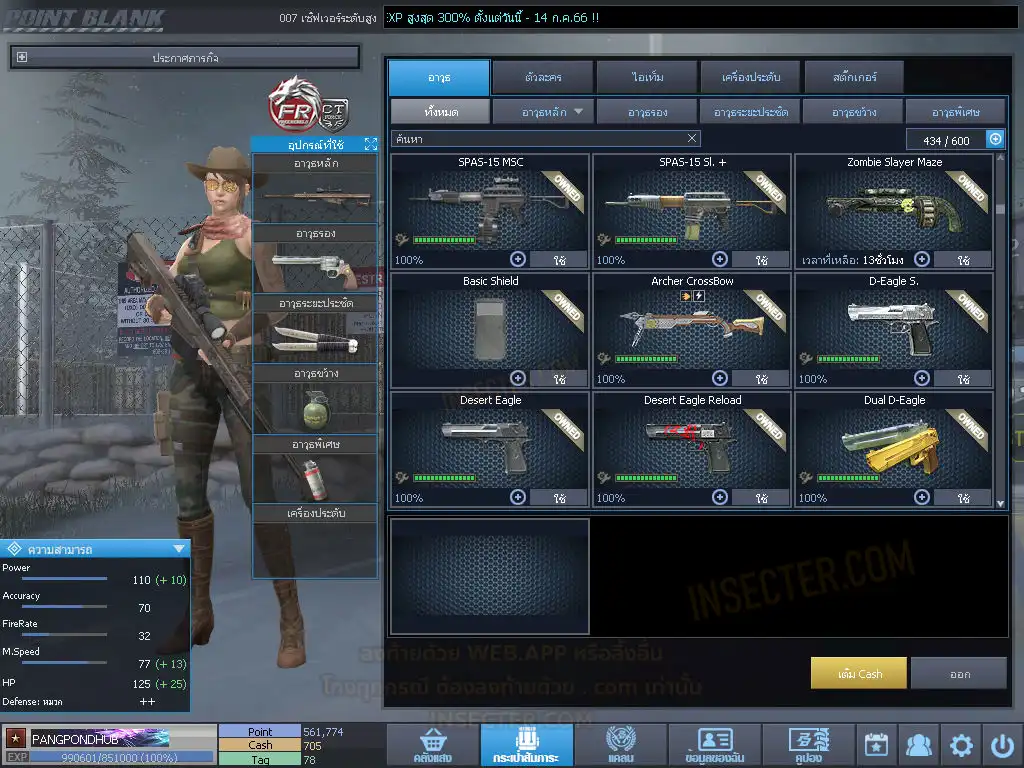This screenshot has height=768, width=1024.
Task: Select the เครื่องประดับ tab
Action: (x=750, y=77)
